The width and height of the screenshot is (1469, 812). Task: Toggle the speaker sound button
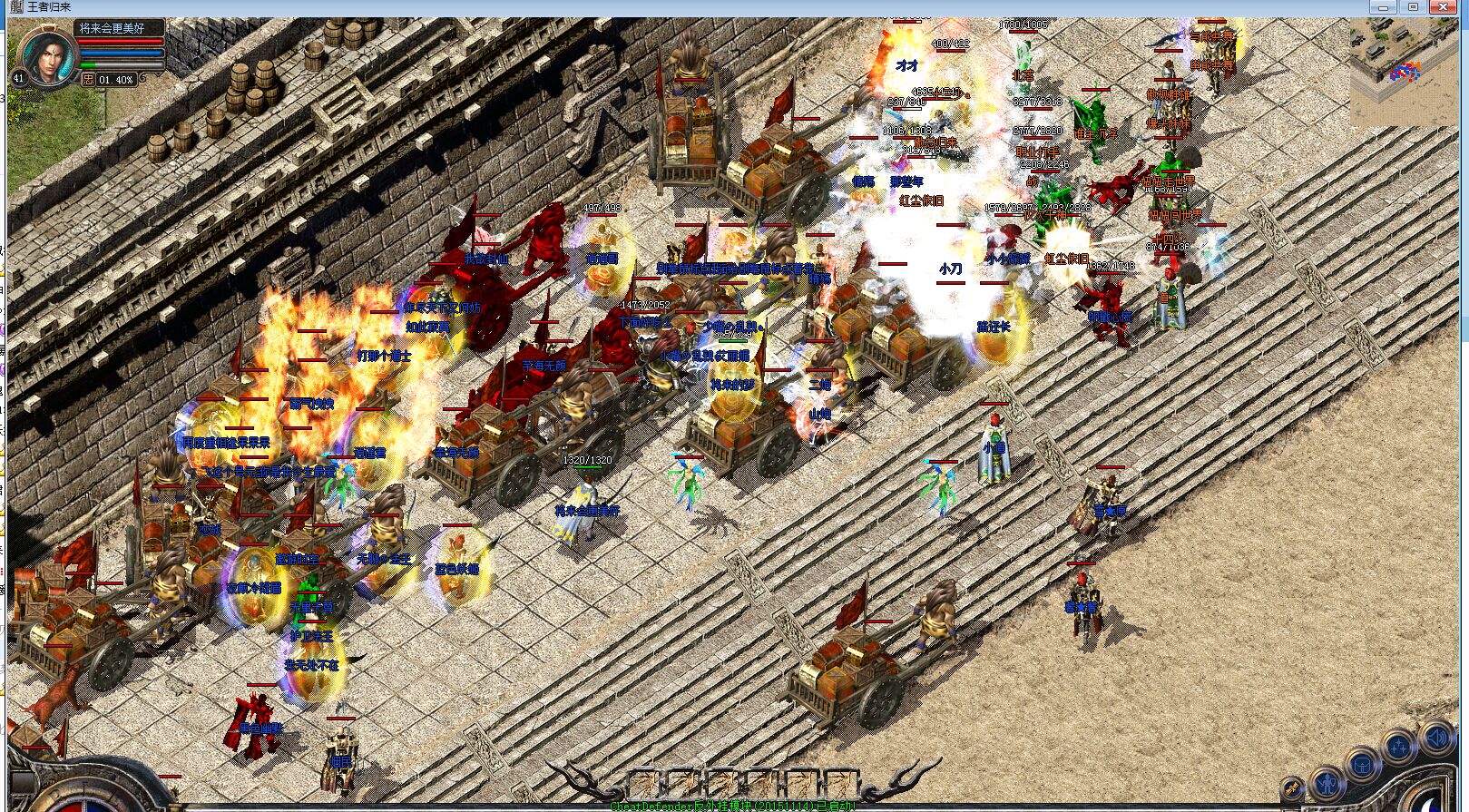pos(1436,738)
